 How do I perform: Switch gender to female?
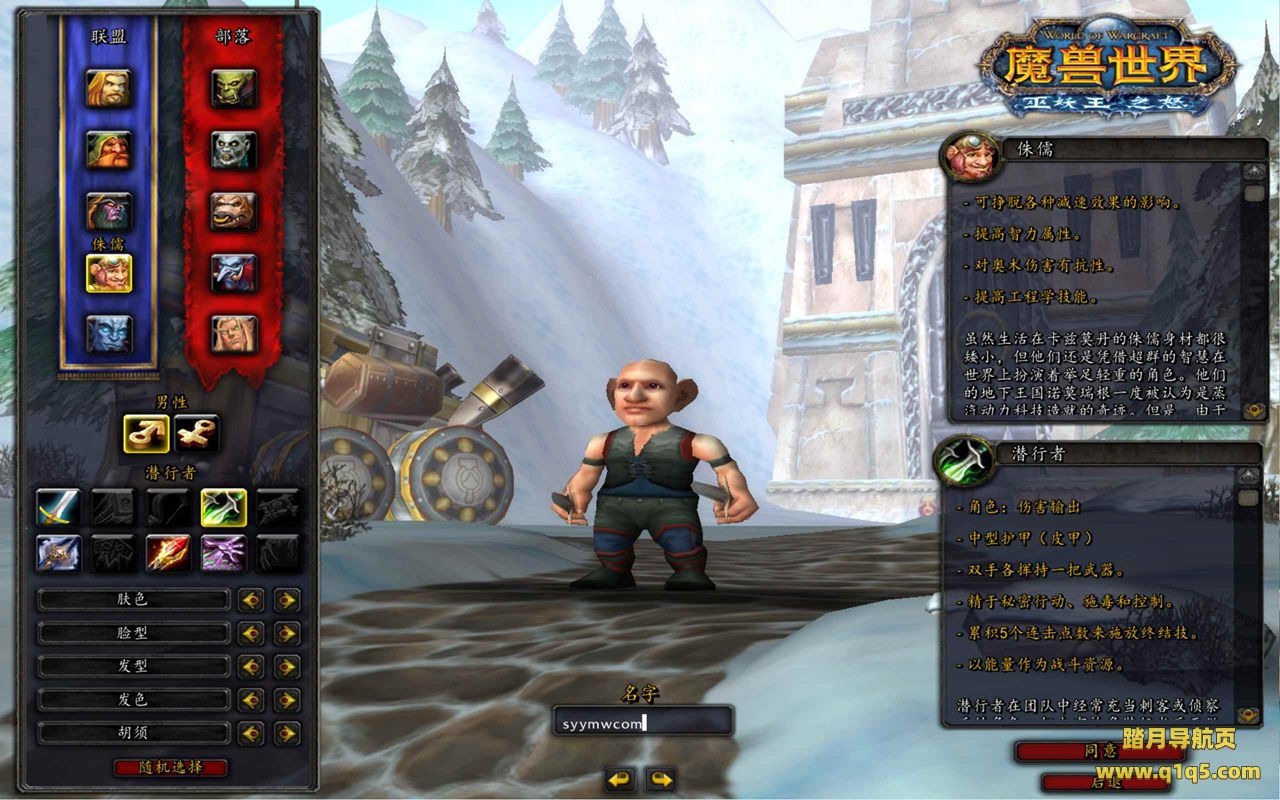[196, 433]
